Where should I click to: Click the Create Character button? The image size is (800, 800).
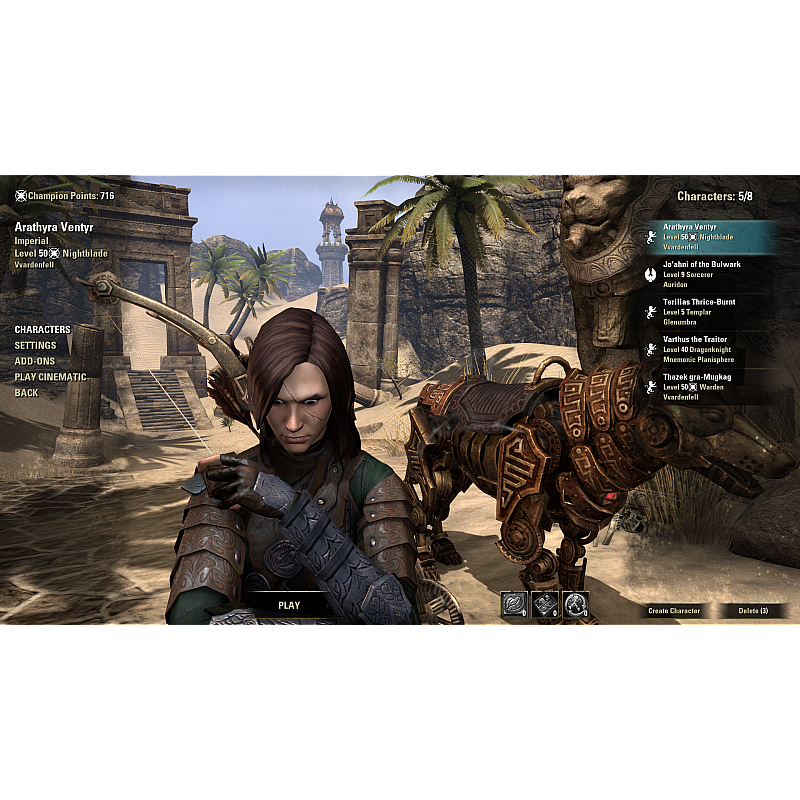[x=674, y=610]
